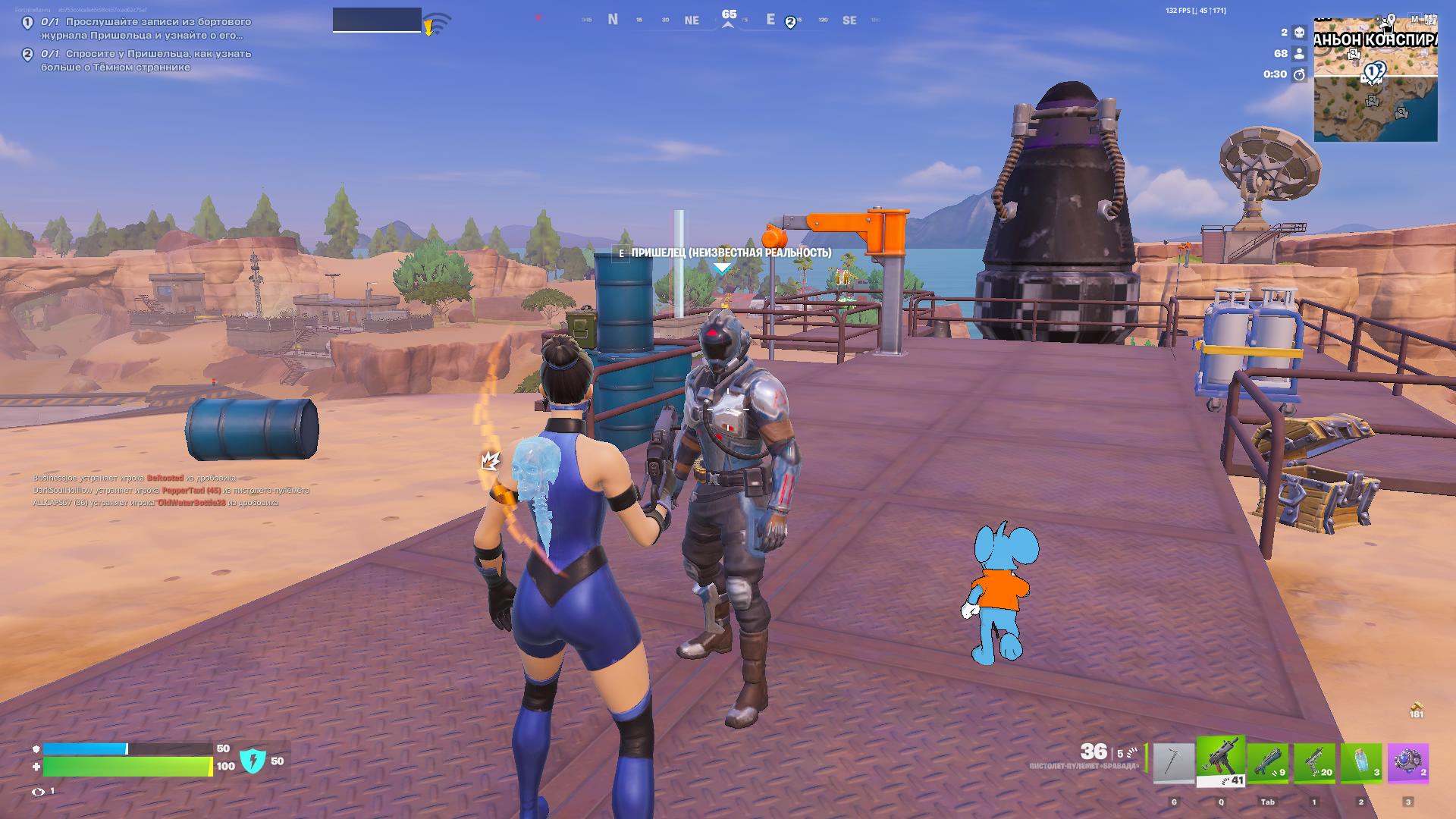Click the skull eliminations counter icon
The image size is (1456, 819).
(1299, 33)
